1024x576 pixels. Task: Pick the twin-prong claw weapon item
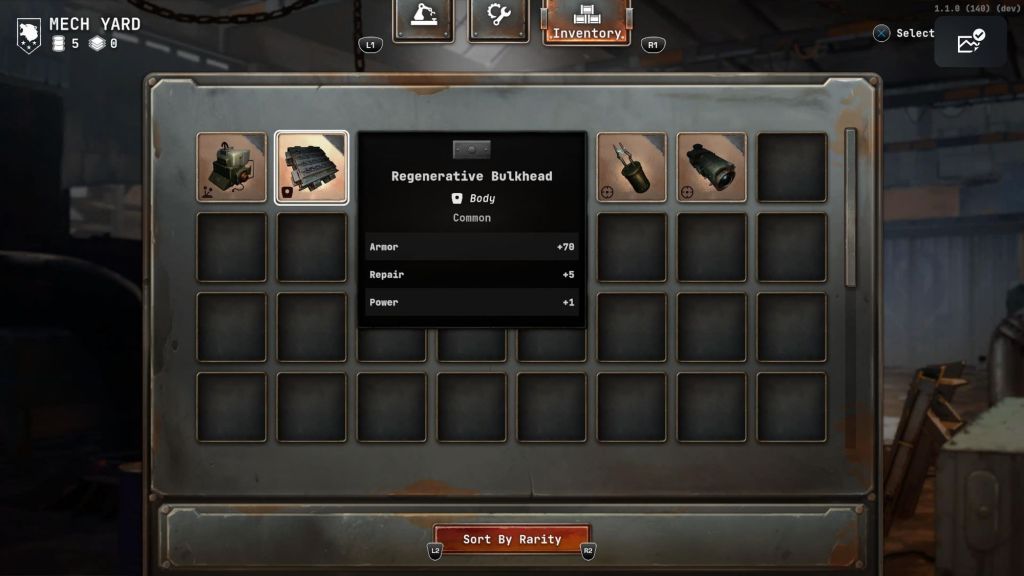(x=632, y=167)
